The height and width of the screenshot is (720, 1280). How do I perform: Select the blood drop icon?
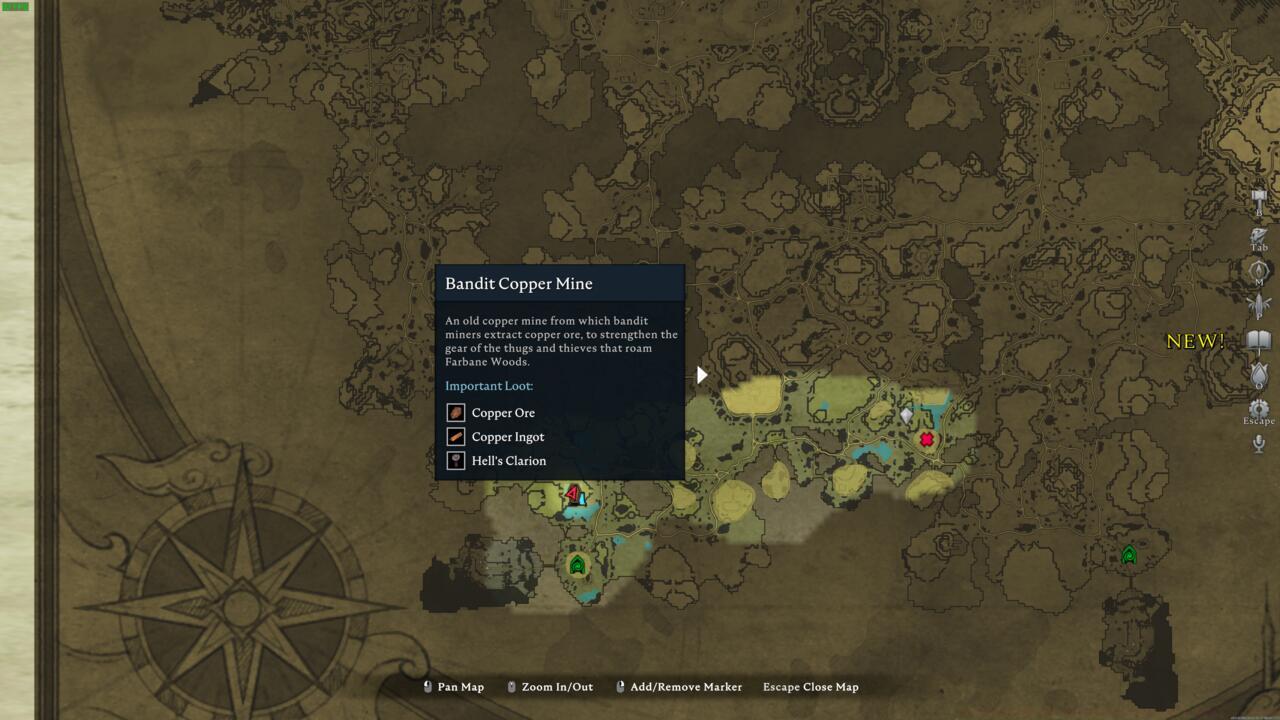click(x=1259, y=375)
